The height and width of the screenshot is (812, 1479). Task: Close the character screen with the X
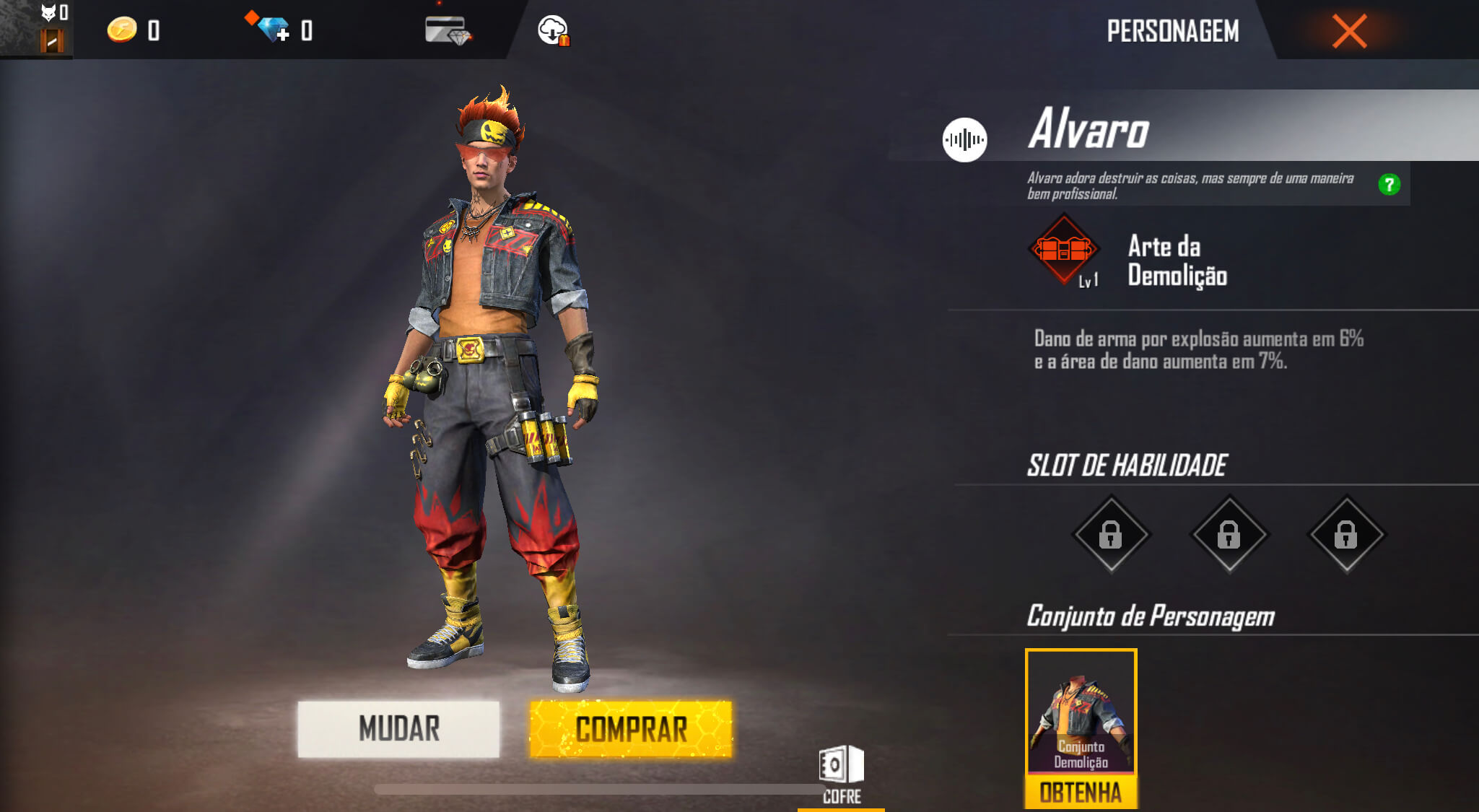(x=1348, y=30)
